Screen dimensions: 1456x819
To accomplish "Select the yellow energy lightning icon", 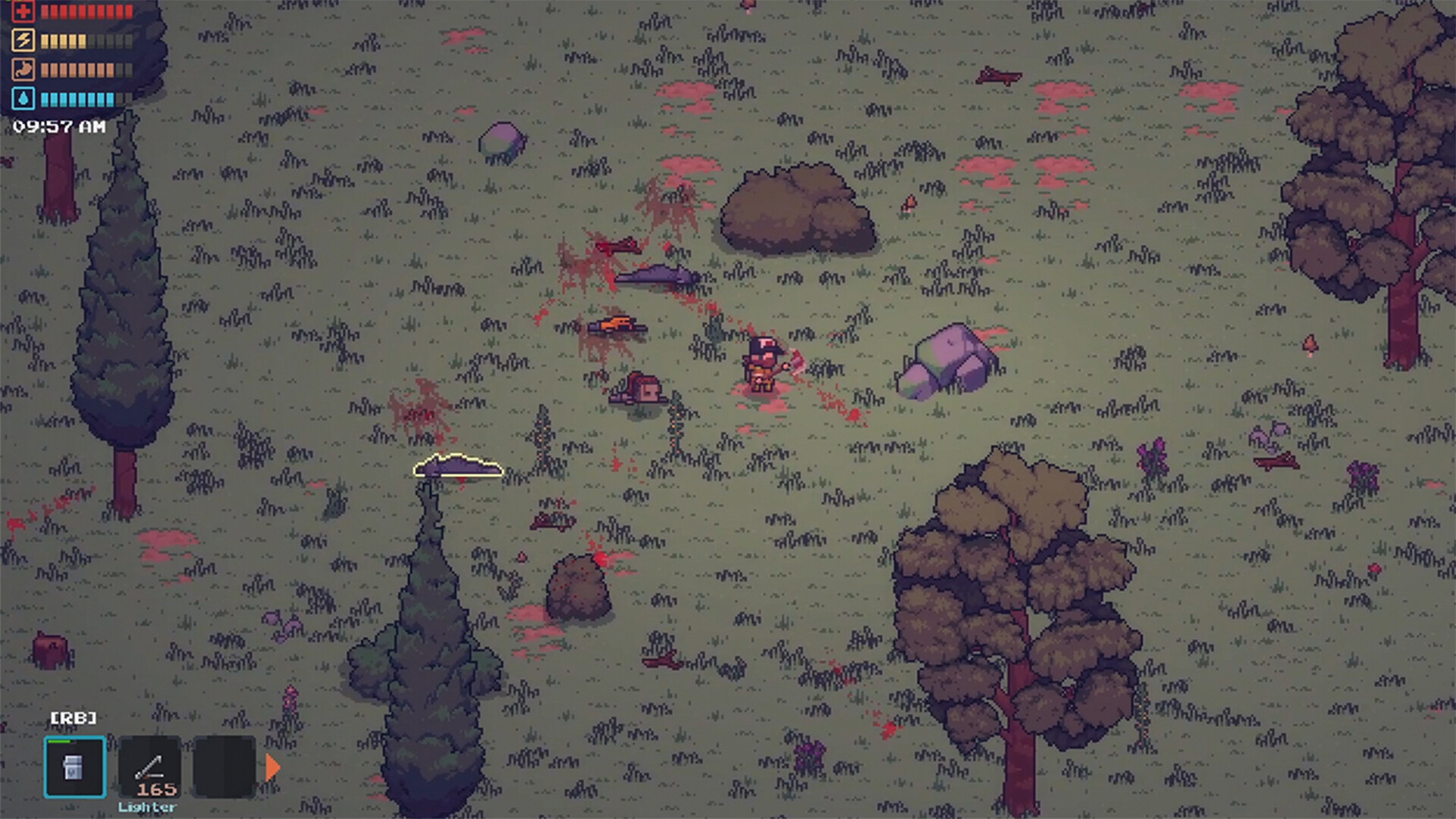I will click(22, 40).
